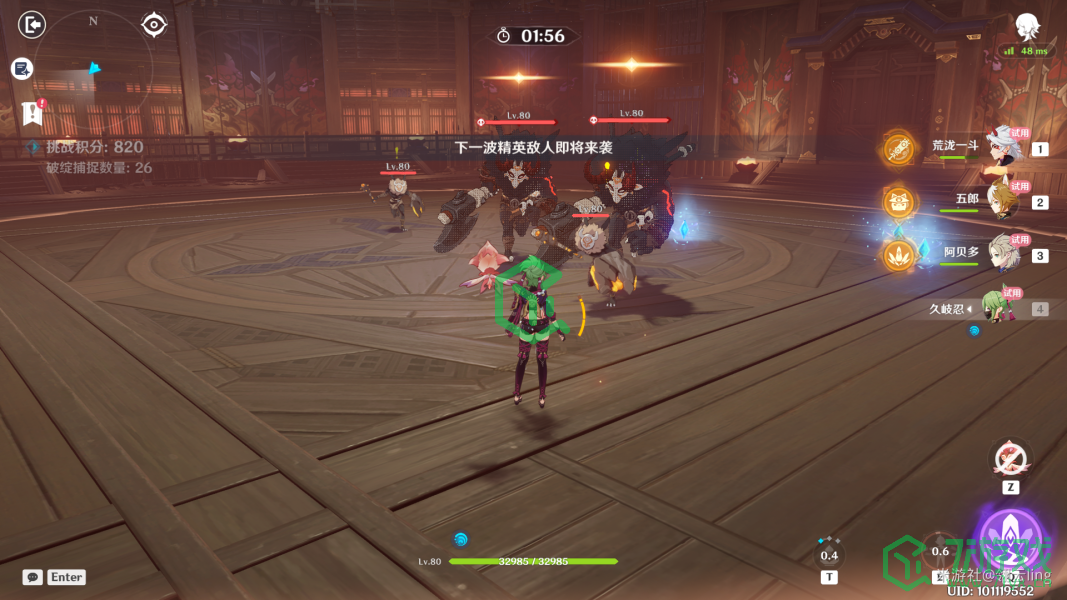Open the Paimon menu icon
The height and width of the screenshot is (600, 1067).
coord(1027,27)
